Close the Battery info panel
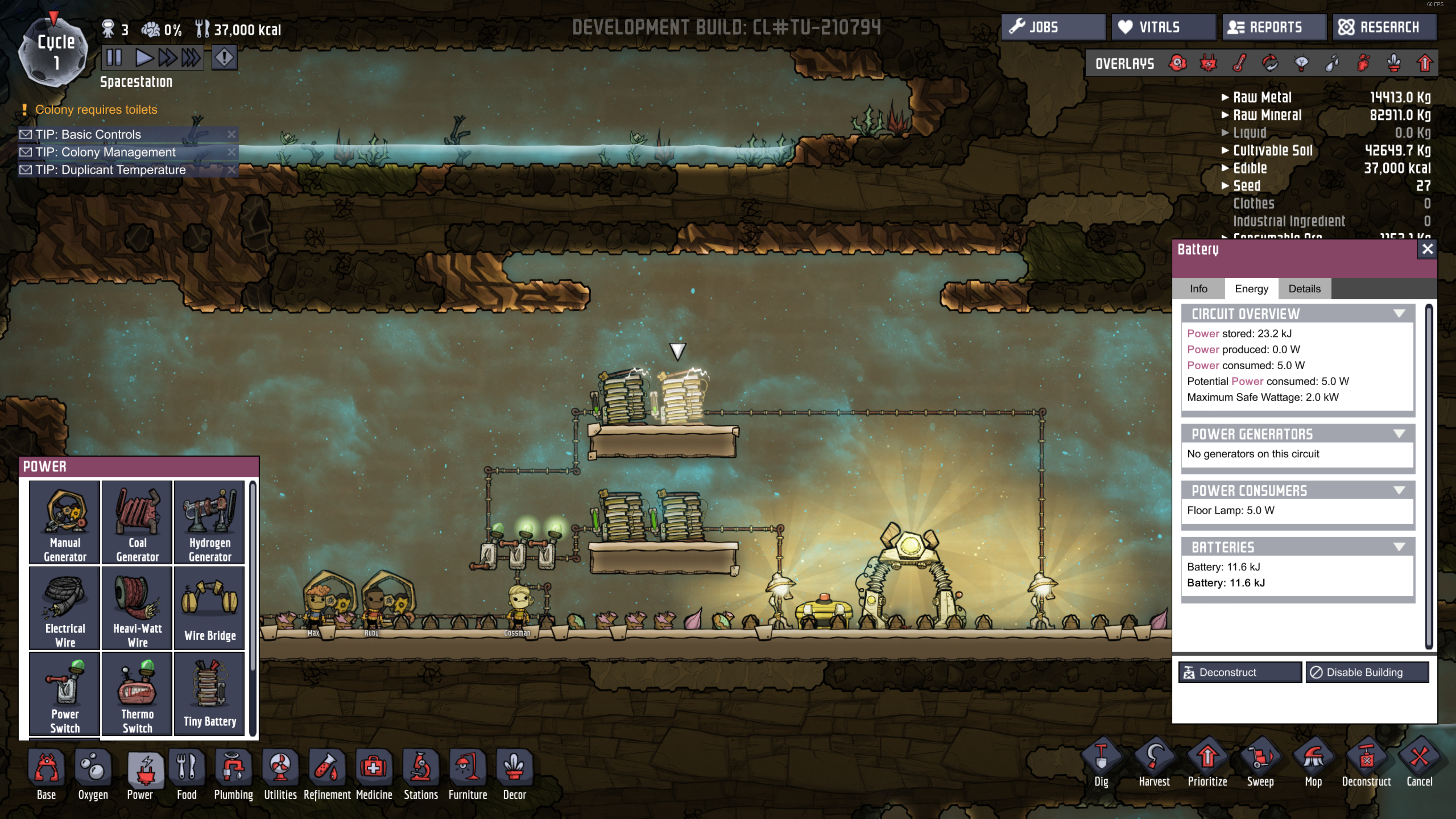The image size is (1456, 819). [x=1427, y=249]
